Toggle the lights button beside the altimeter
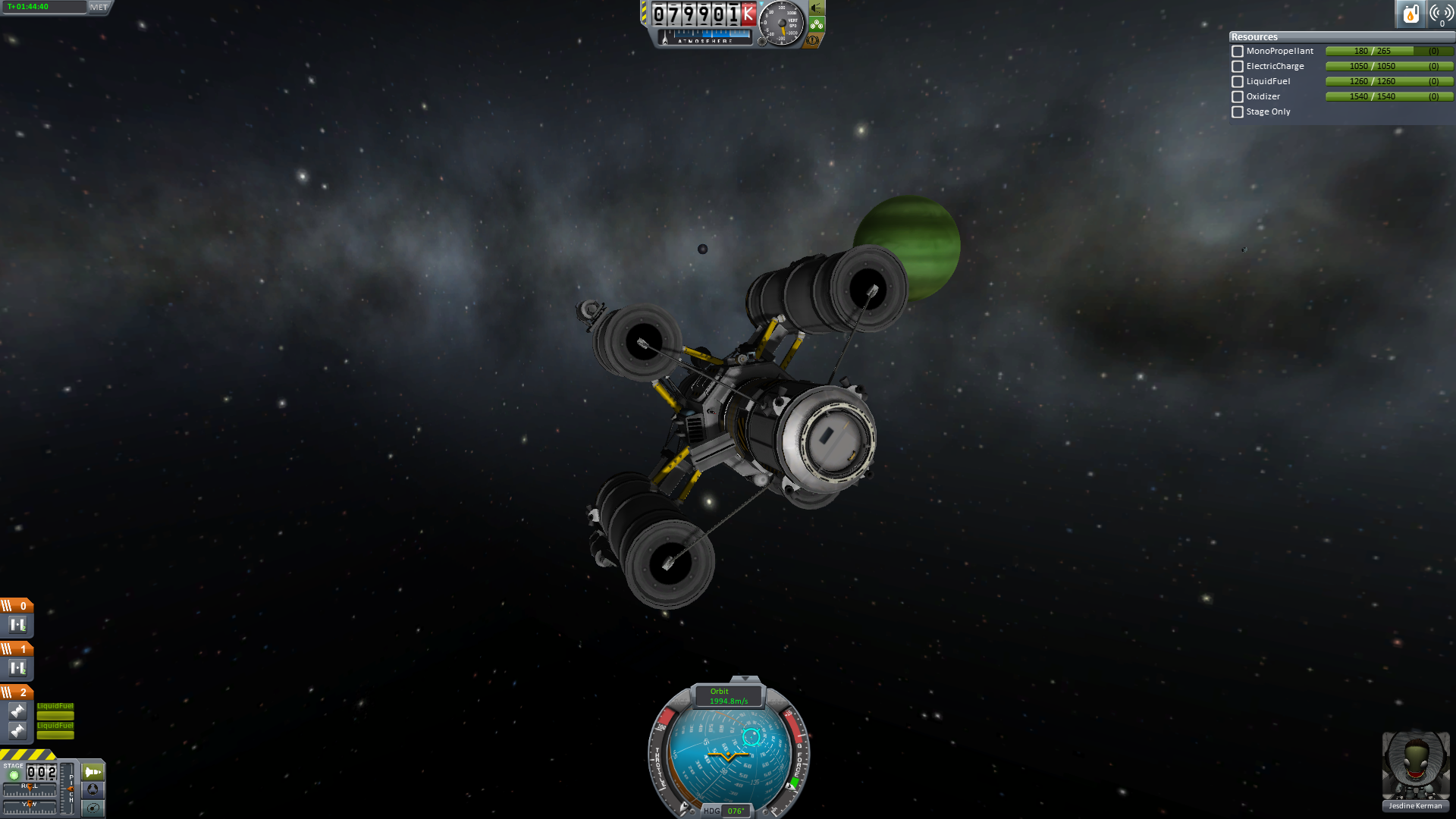 click(x=816, y=8)
